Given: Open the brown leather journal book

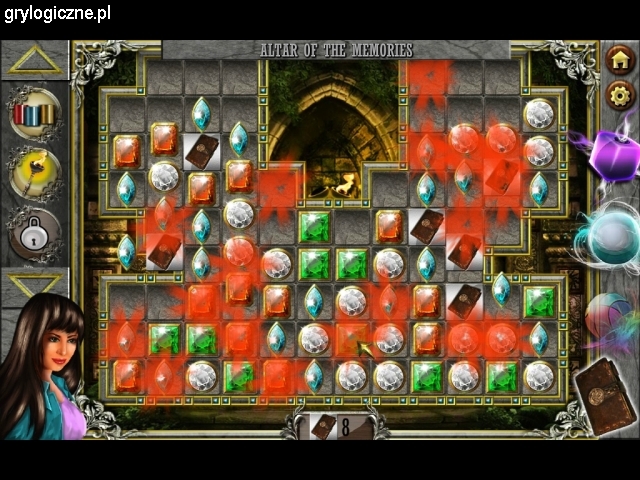Looking at the screenshot, I should click(605, 397).
